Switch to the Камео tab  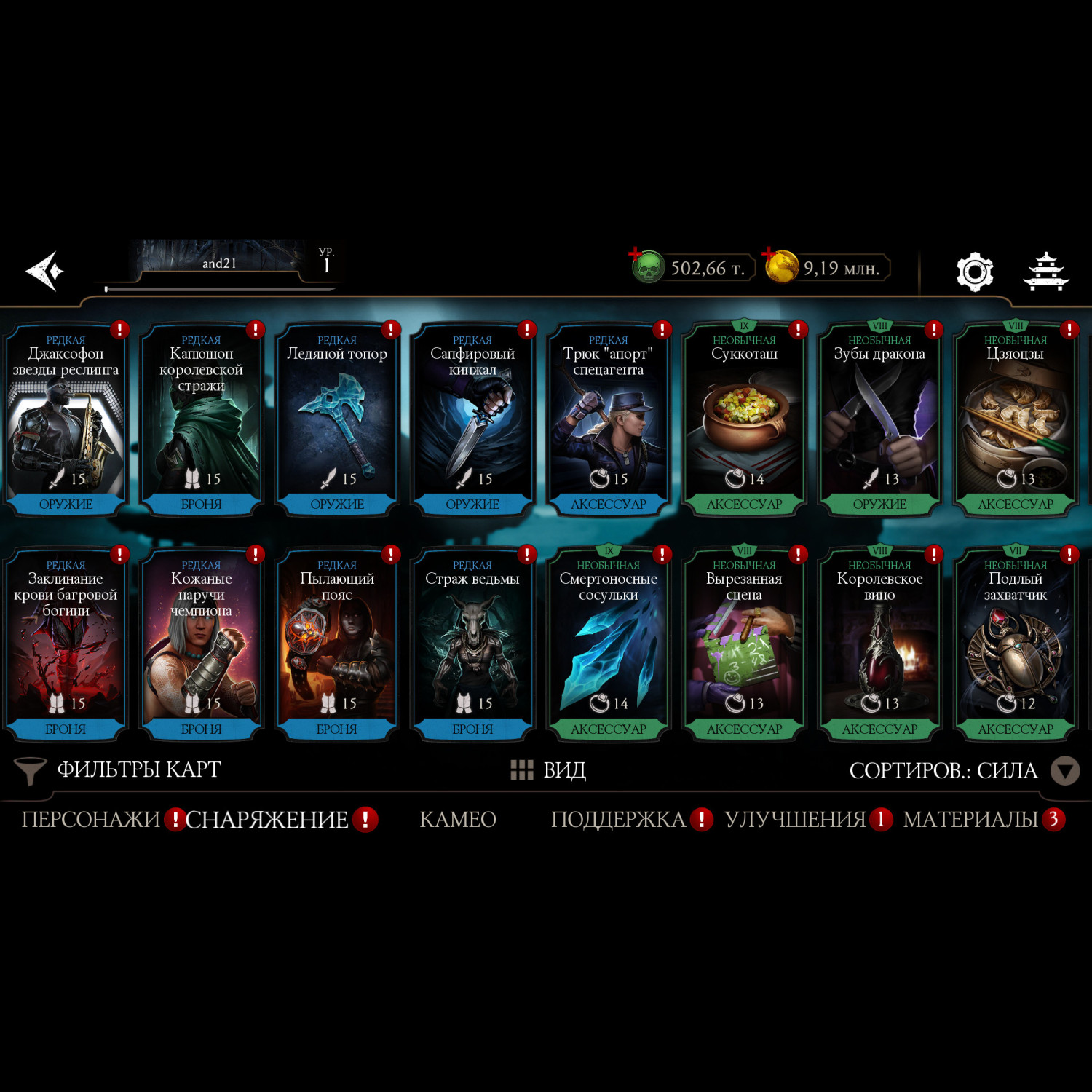458,820
